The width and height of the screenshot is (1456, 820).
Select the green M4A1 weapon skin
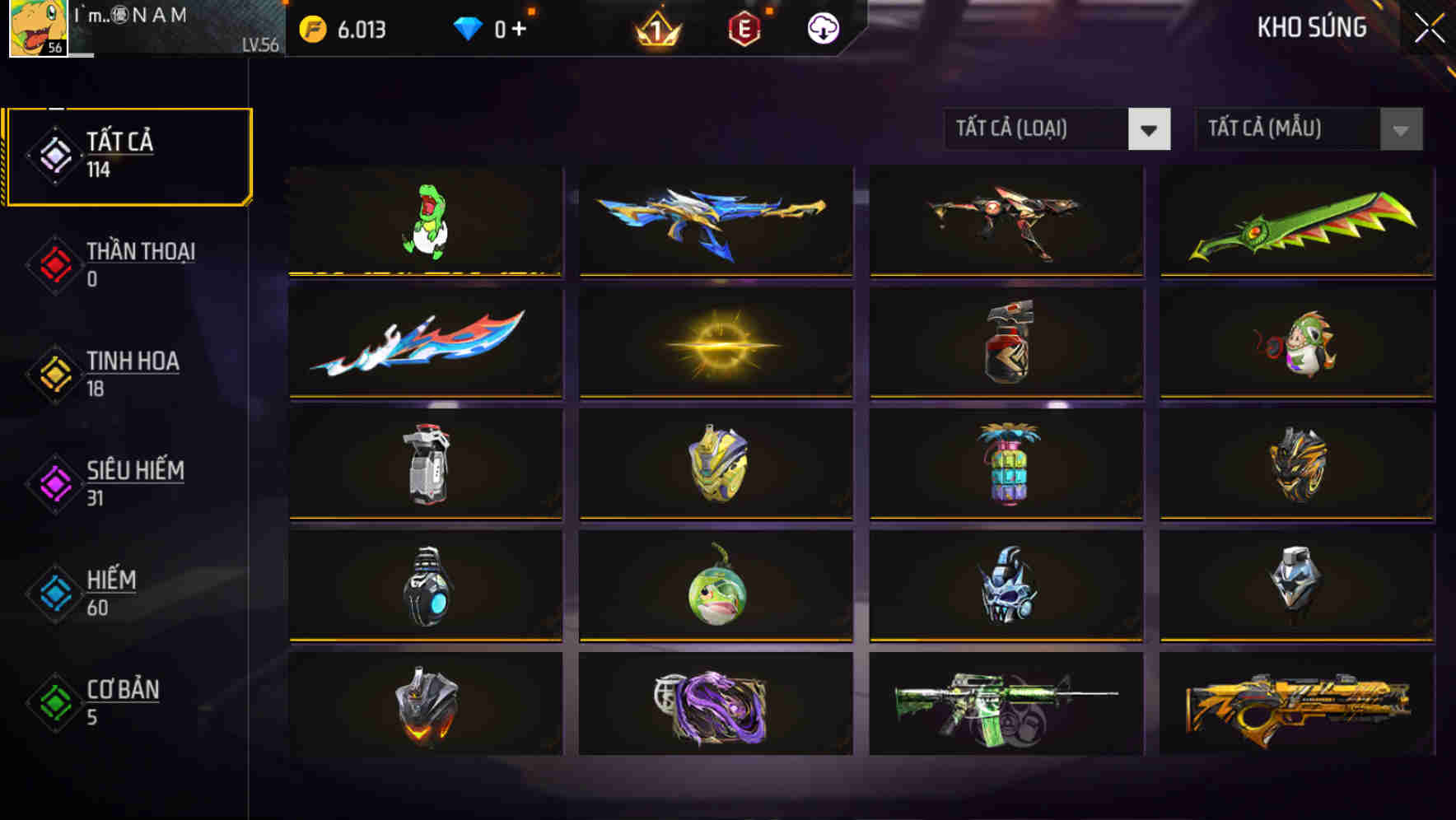pos(1004,704)
